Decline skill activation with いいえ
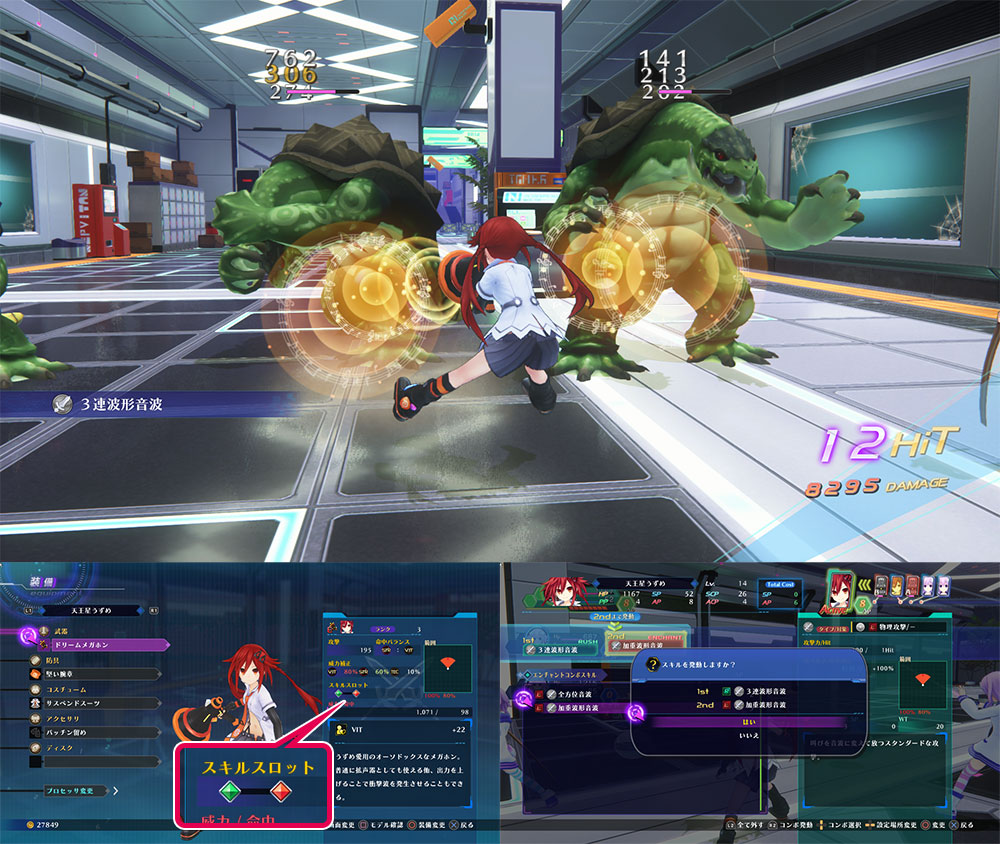This screenshot has height=844, width=1000. click(750, 735)
